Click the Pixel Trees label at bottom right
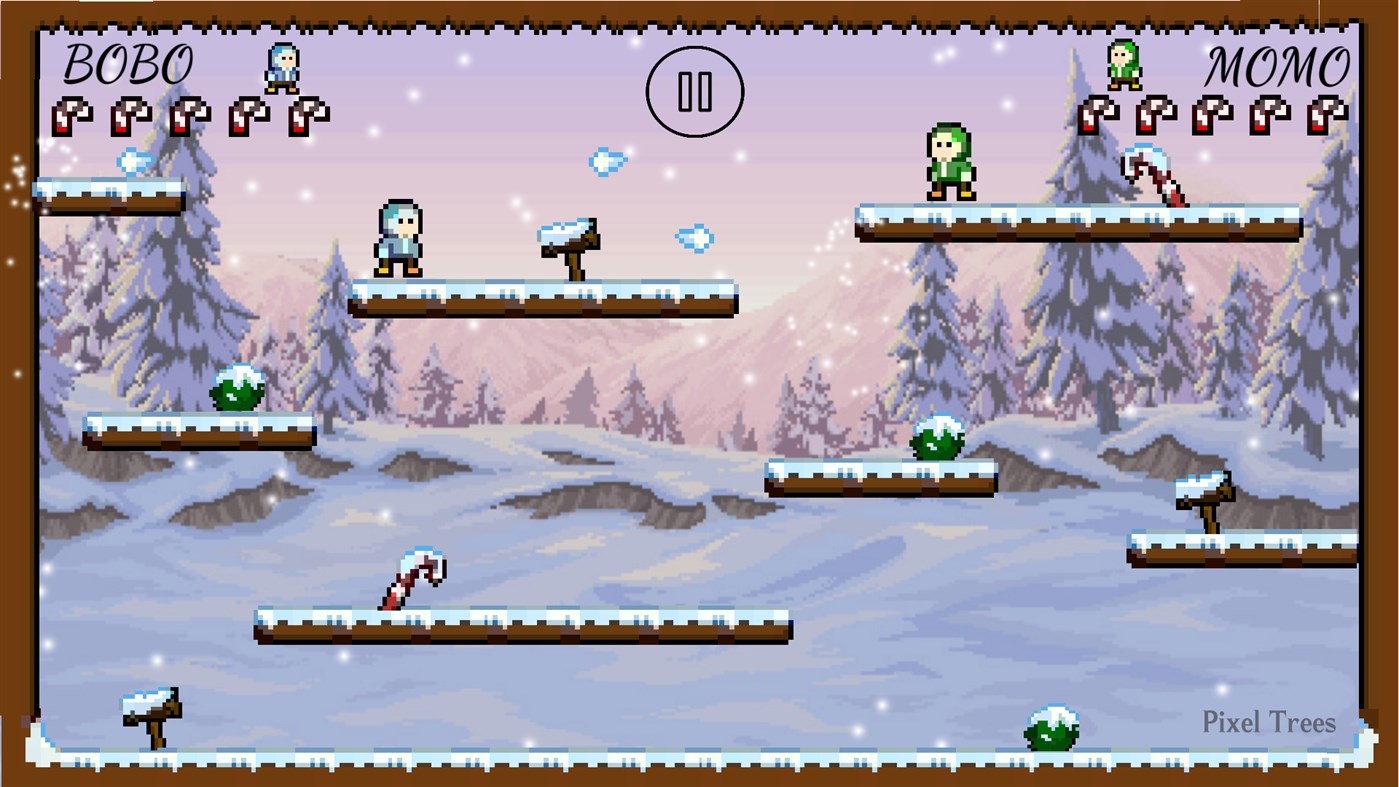The width and height of the screenshot is (1399, 787). [1271, 723]
